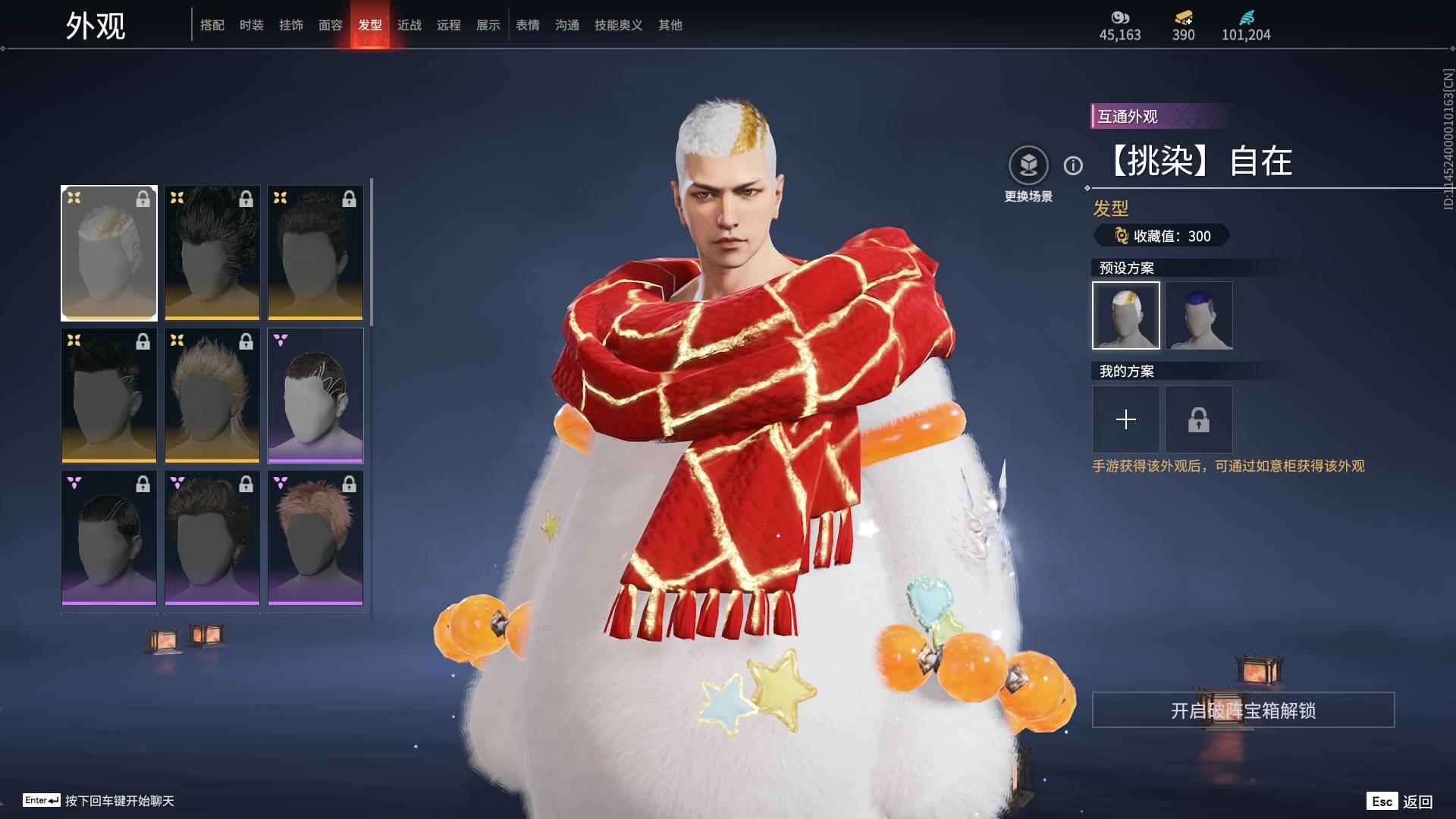1456x819 pixels.
Task: Click 开启破阵宝箱解锁 unlock button
Action: coord(1243,711)
